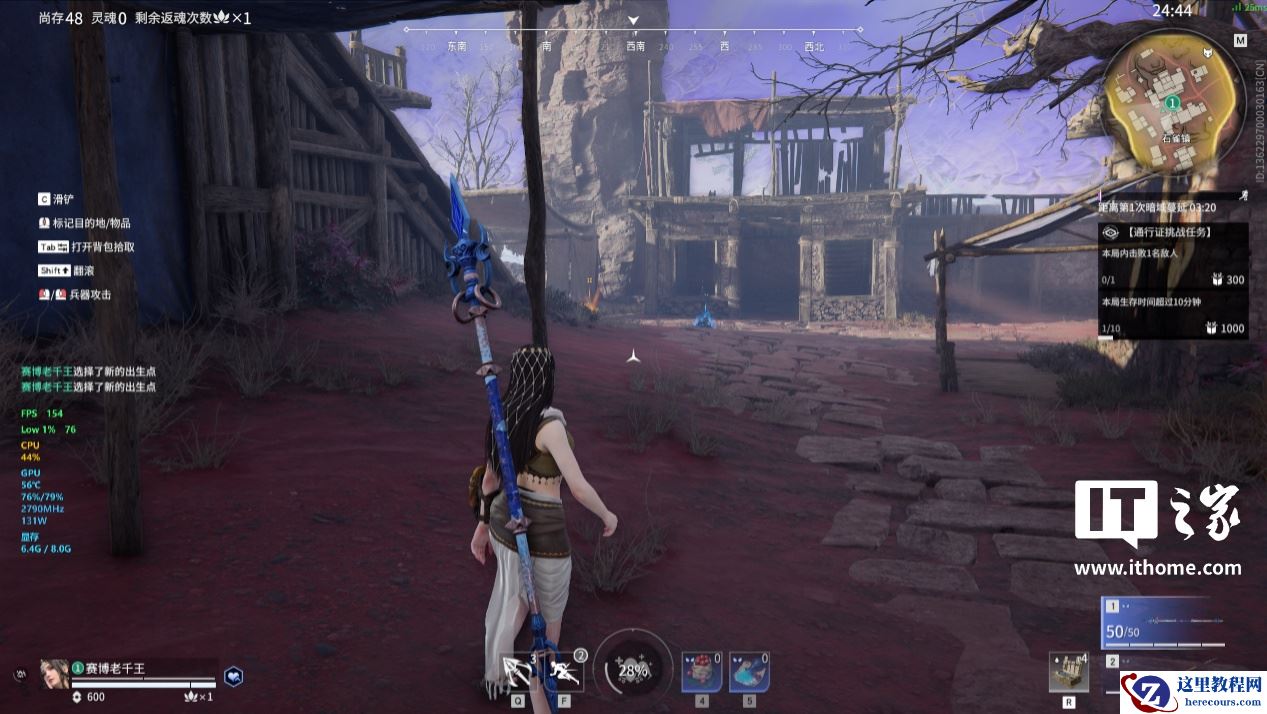The width and height of the screenshot is (1267, 714).
Task: Select the 通行证挑战任务 quest tracker
Action: click(x=1173, y=232)
